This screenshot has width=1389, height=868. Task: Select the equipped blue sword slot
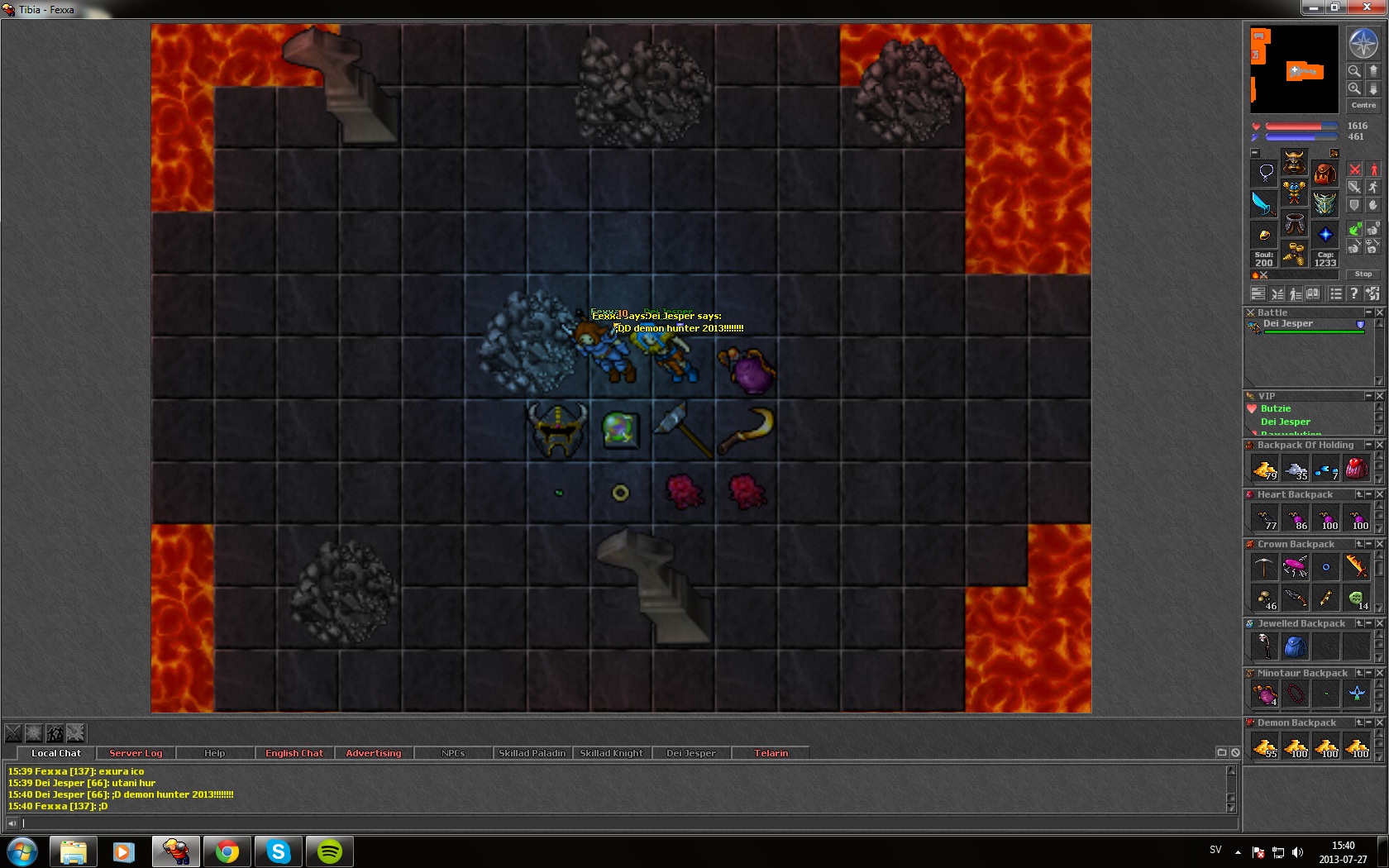pos(1263,203)
